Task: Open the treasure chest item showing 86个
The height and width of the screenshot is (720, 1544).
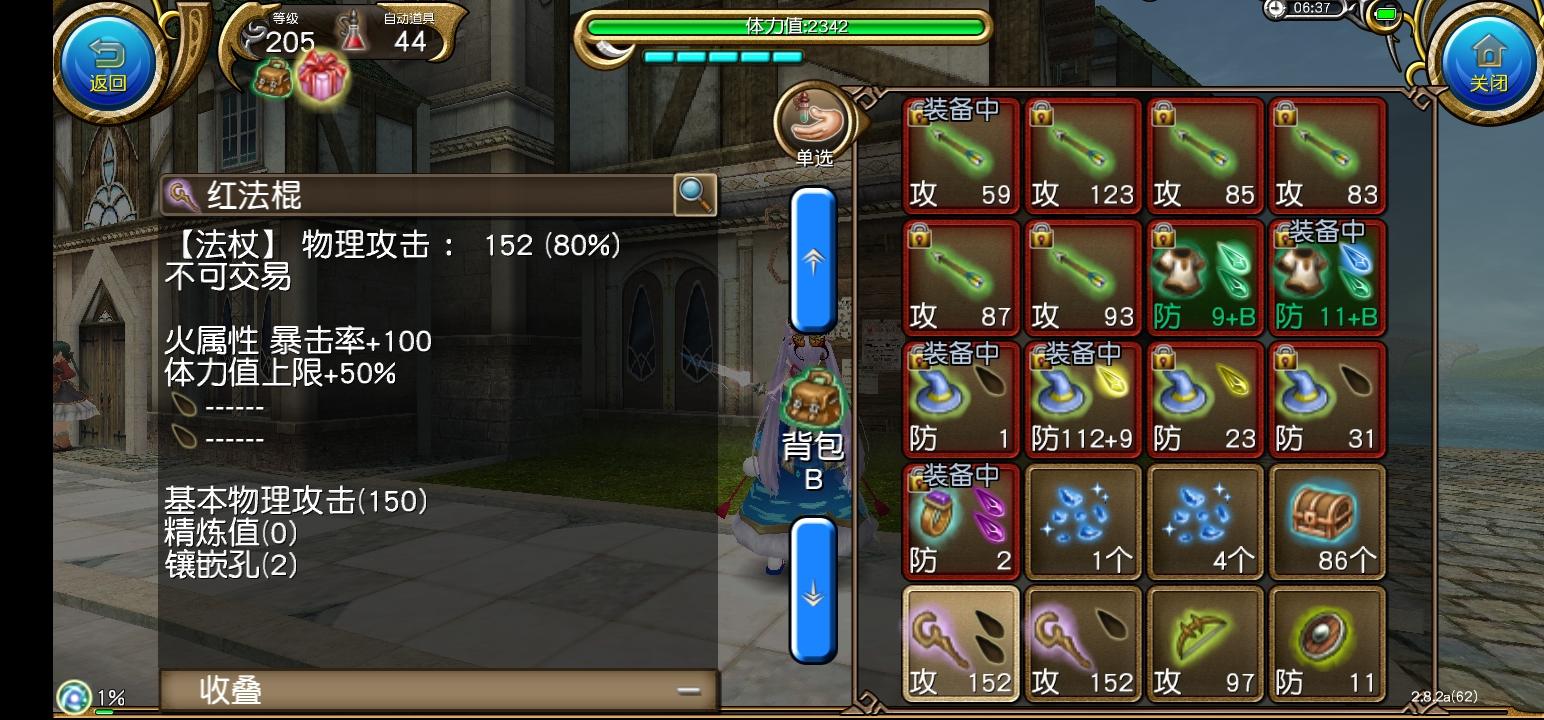Action: pyautogui.click(x=1327, y=522)
